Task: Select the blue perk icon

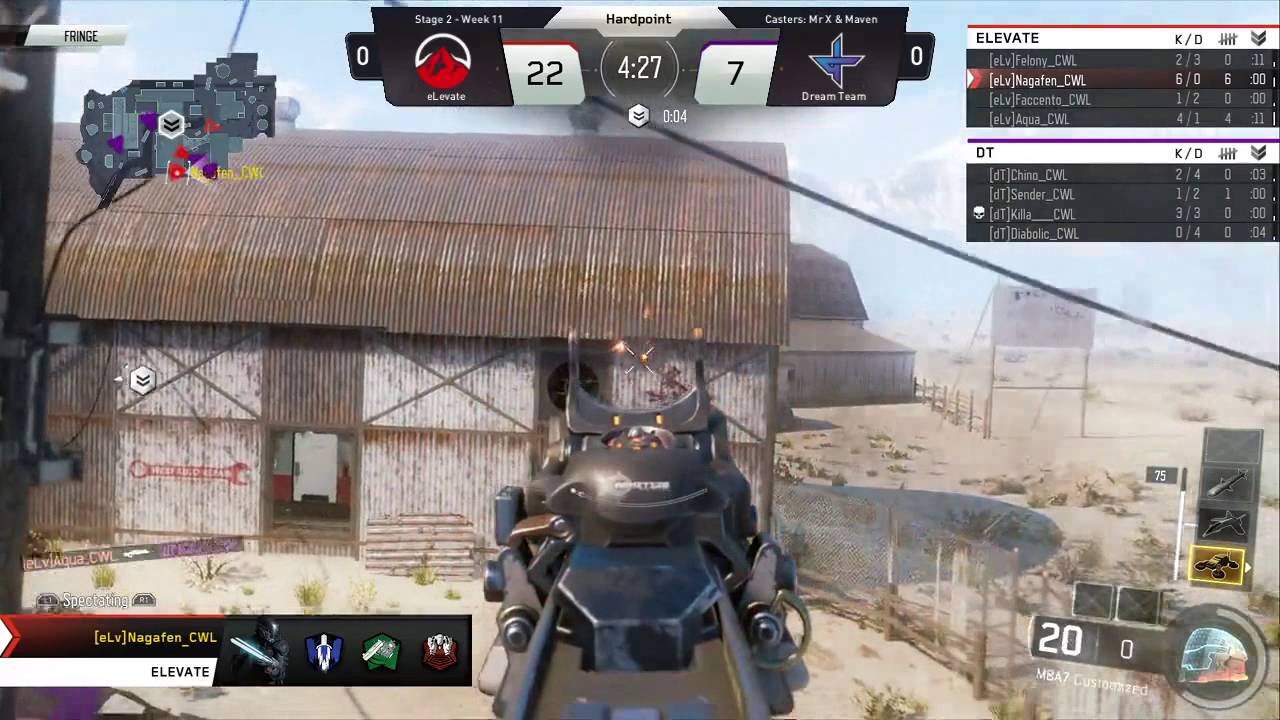Action: 324,652
